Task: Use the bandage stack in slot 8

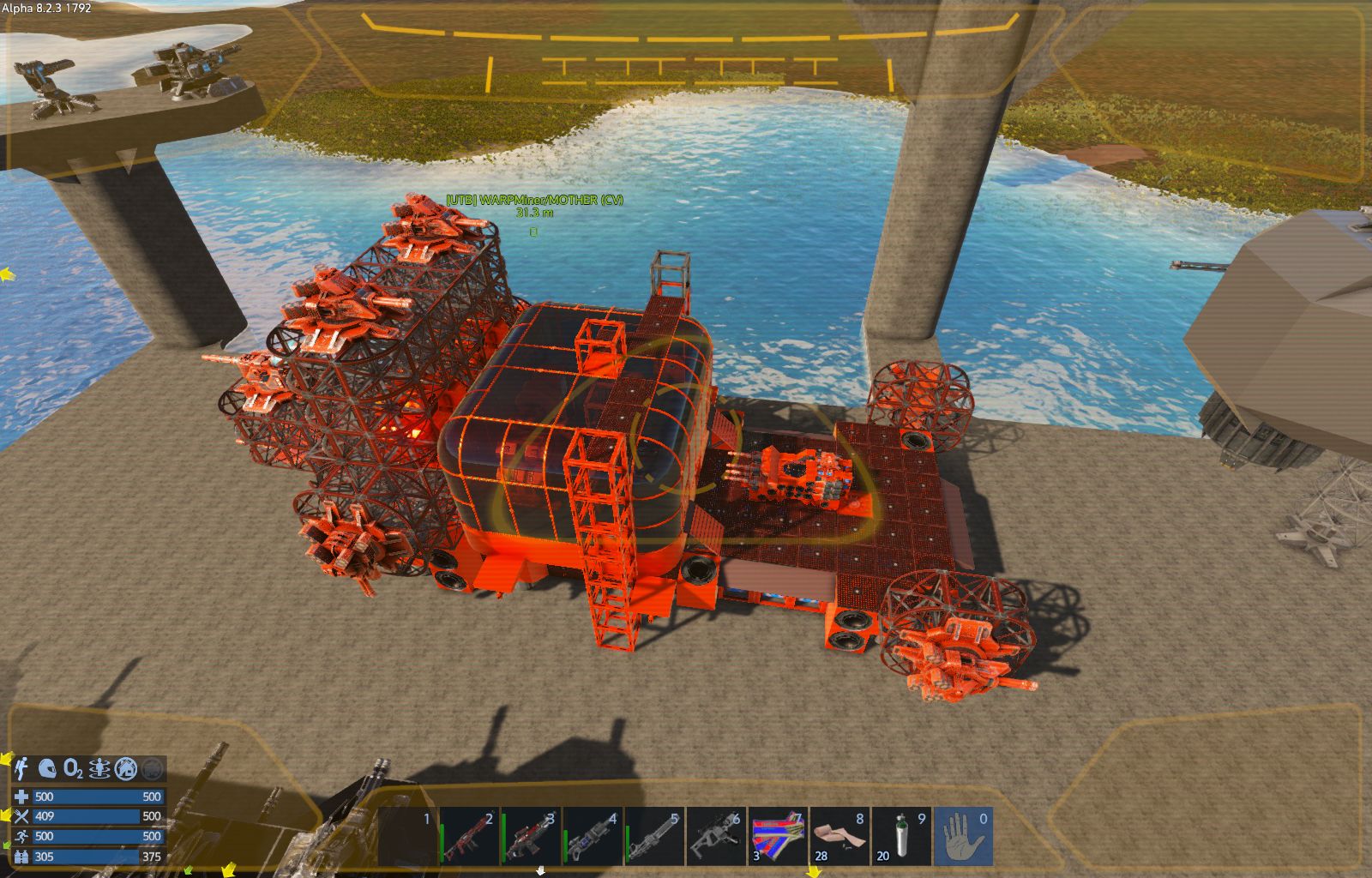Action: click(839, 836)
